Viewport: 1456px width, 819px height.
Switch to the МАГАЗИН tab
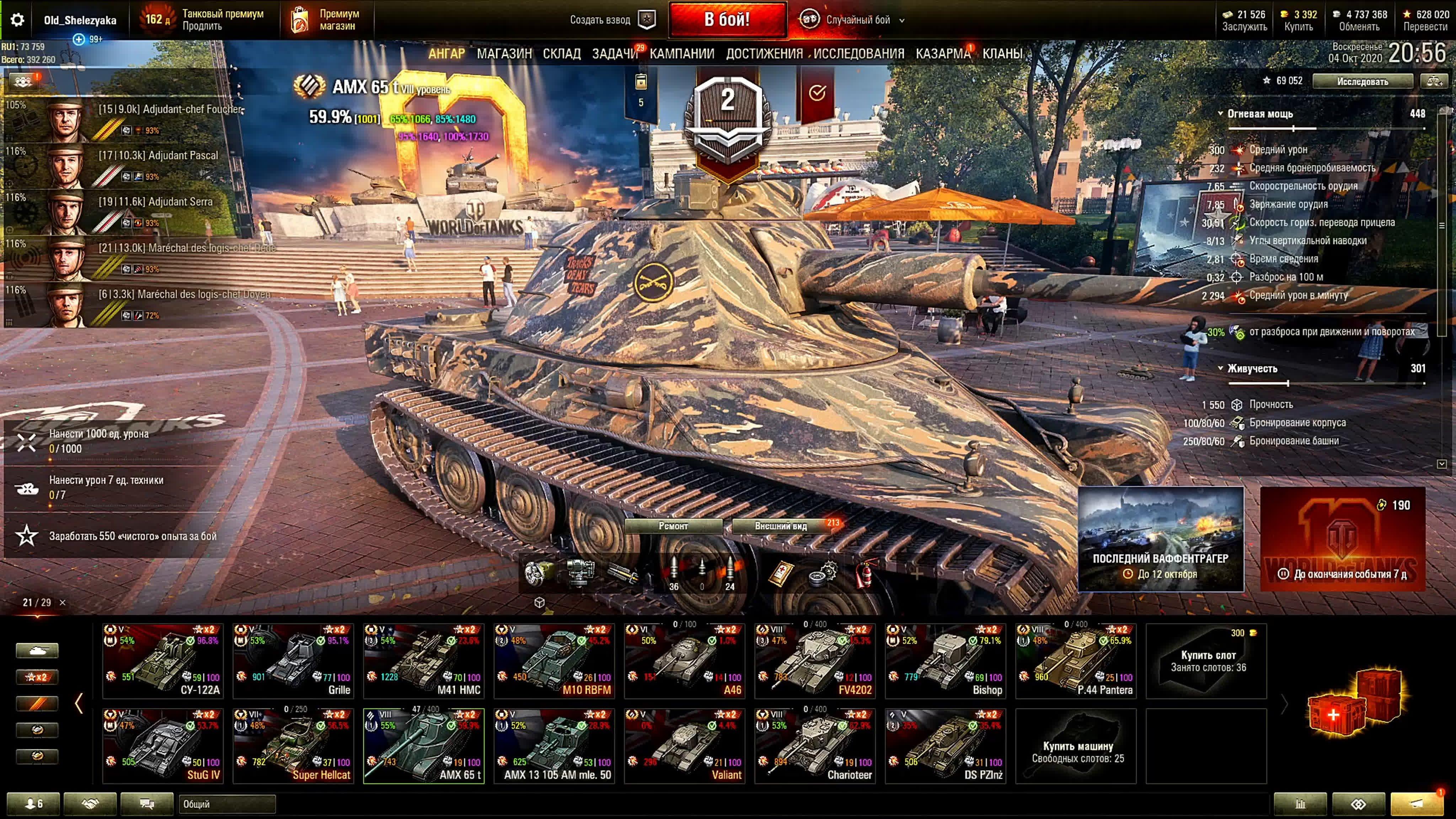504,54
